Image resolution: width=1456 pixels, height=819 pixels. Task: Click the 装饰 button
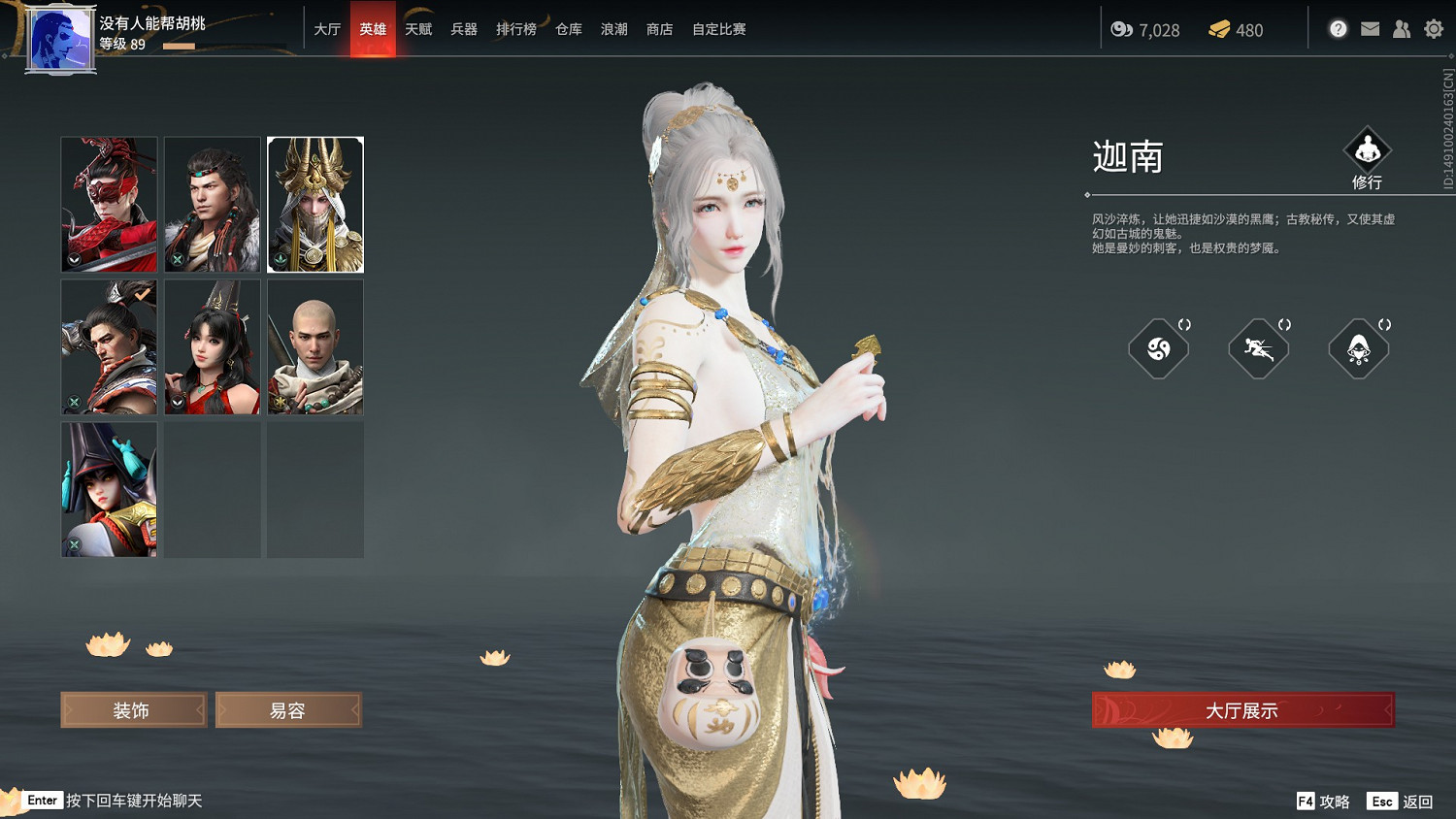133,709
